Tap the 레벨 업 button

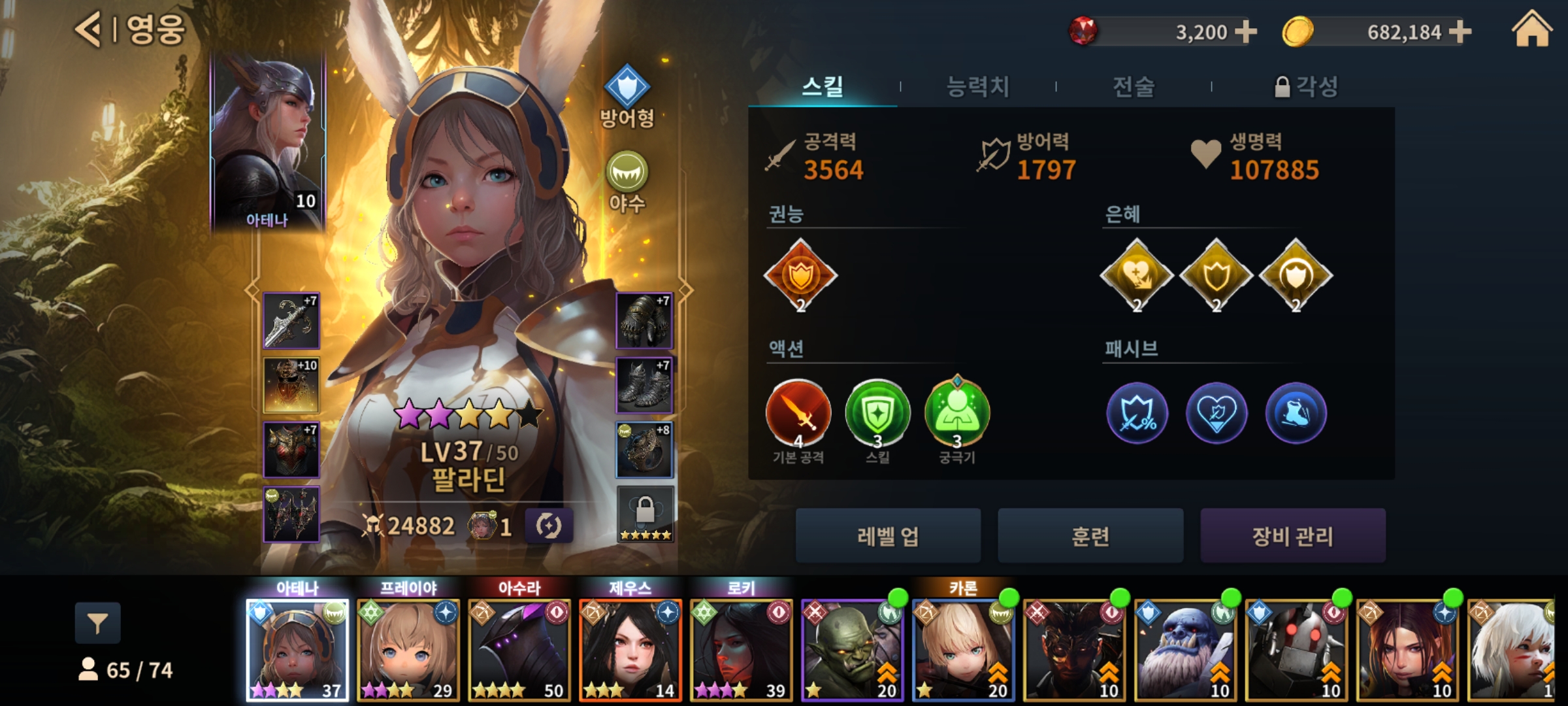point(888,536)
